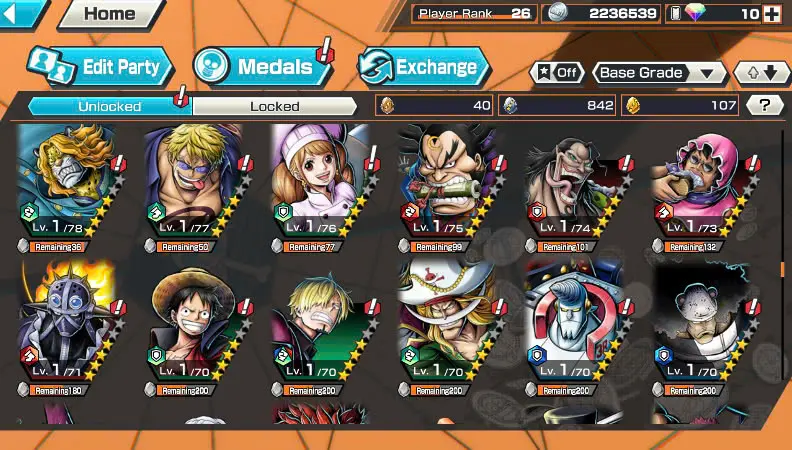Switch to the Locked characters tab

tap(275, 106)
